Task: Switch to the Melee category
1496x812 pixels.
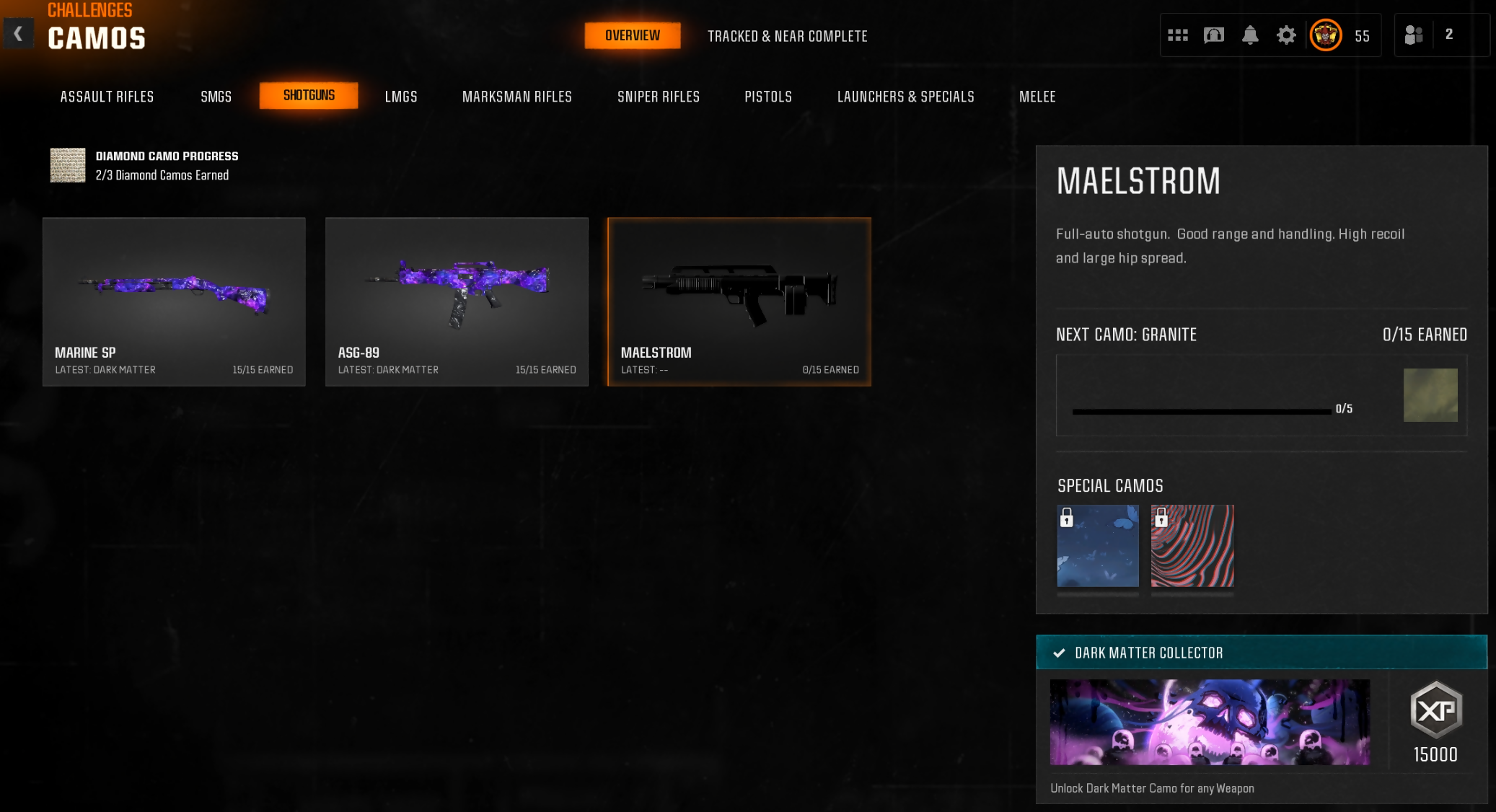Action: (x=1037, y=97)
